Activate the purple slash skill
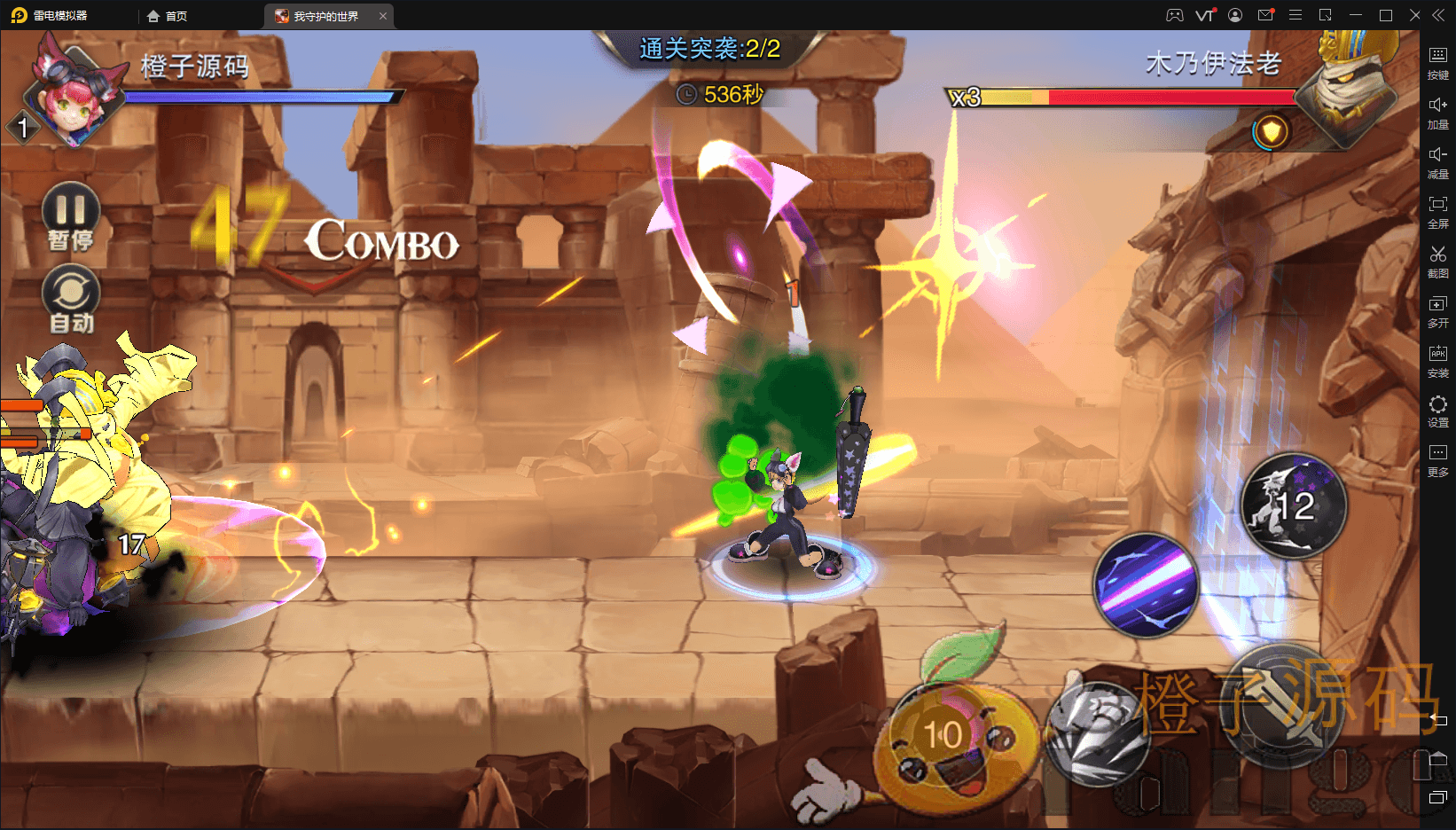This screenshot has width=1456, height=830. pos(1147,585)
